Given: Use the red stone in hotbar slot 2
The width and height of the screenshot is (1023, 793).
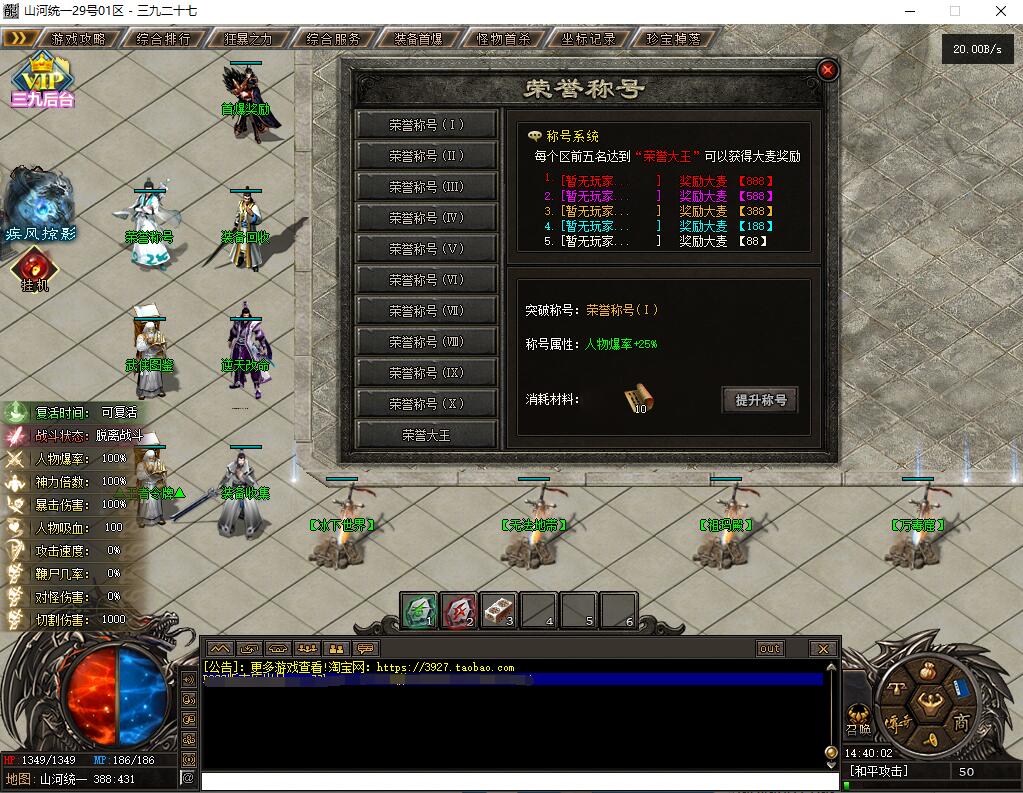Looking at the screenshot, I should [459, 610].
